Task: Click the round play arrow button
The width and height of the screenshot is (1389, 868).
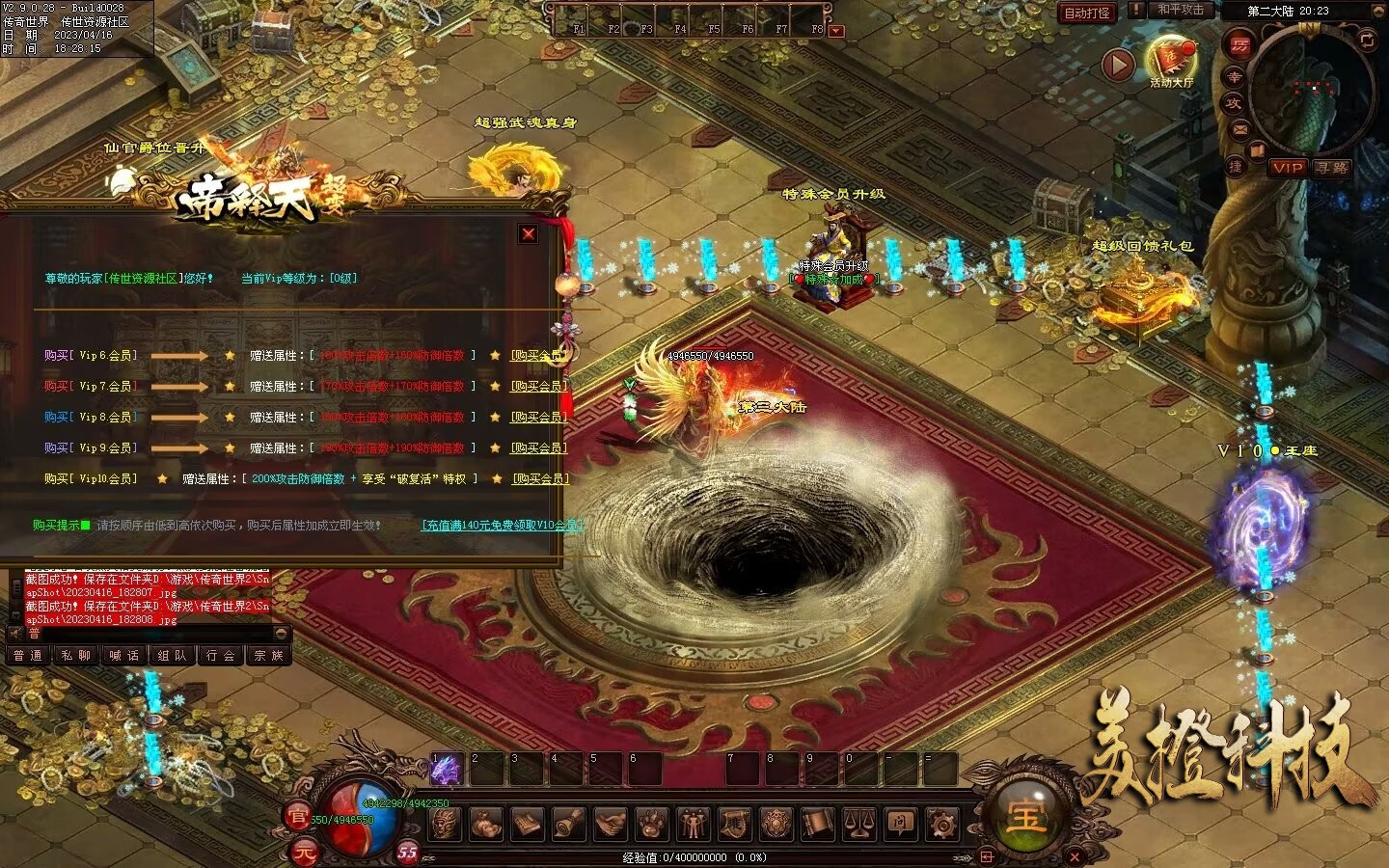Action: click(x=1118, y=65)
